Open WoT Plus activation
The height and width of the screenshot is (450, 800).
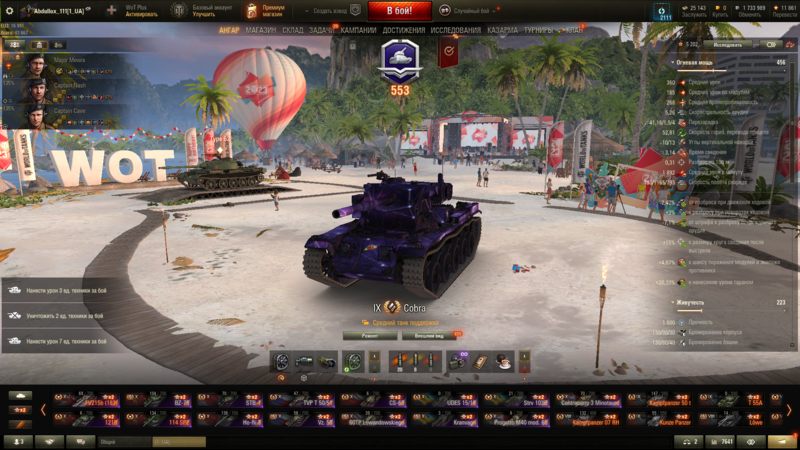coord(134,11)
